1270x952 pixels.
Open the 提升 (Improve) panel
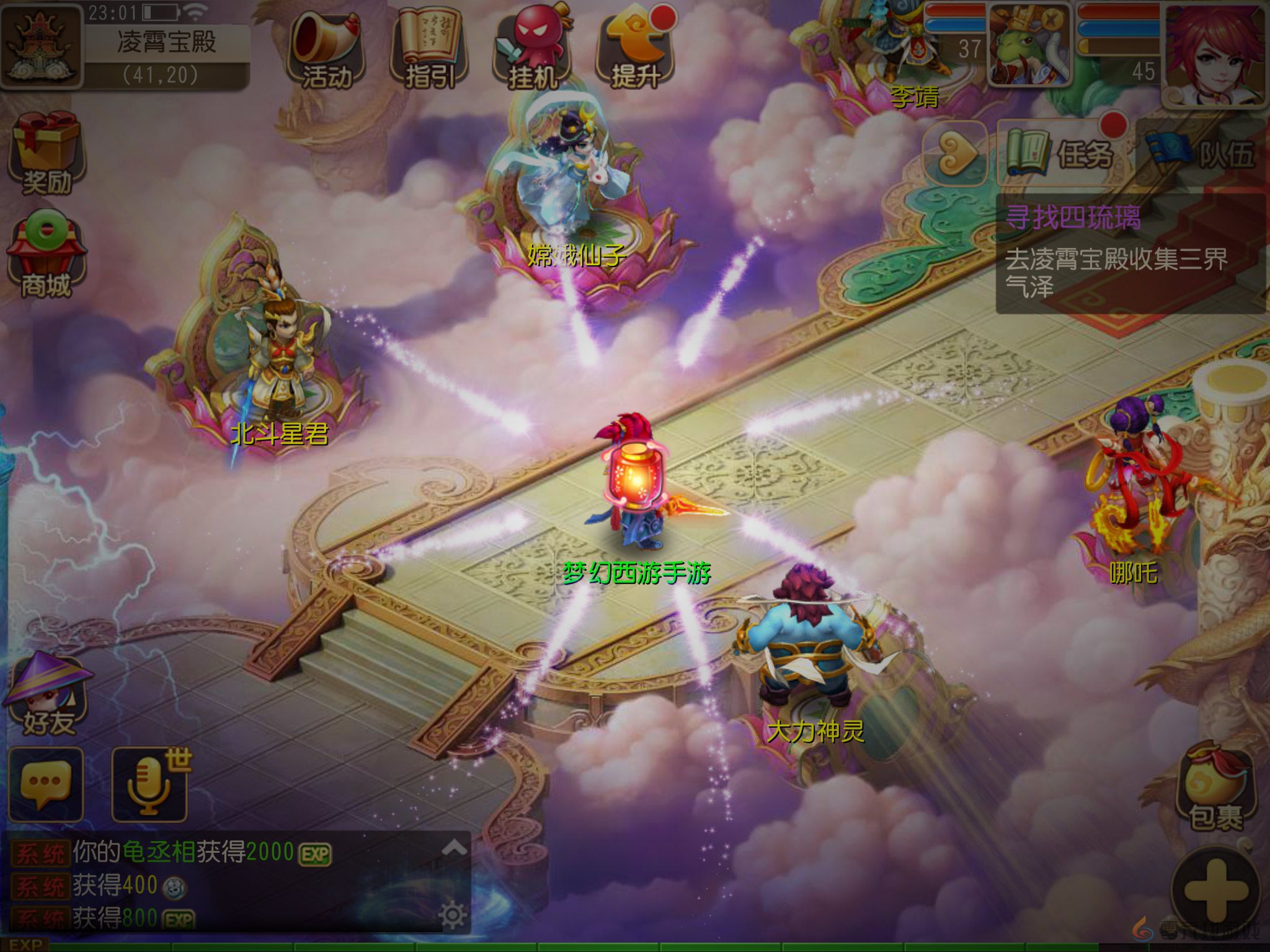[634, 43]
